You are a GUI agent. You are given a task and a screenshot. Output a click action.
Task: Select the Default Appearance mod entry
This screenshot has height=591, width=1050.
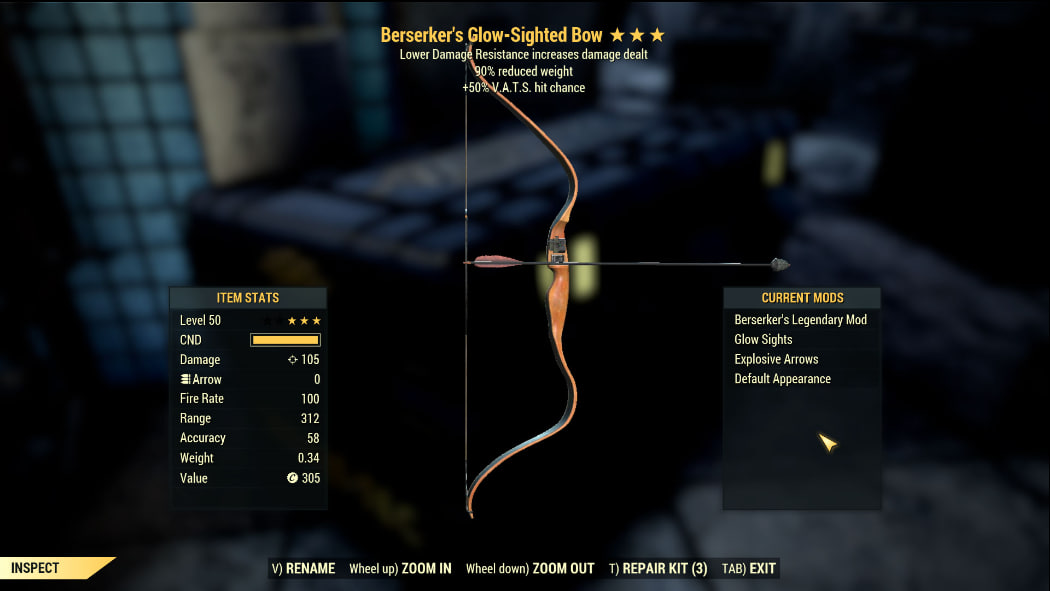[x=783, y=379]
